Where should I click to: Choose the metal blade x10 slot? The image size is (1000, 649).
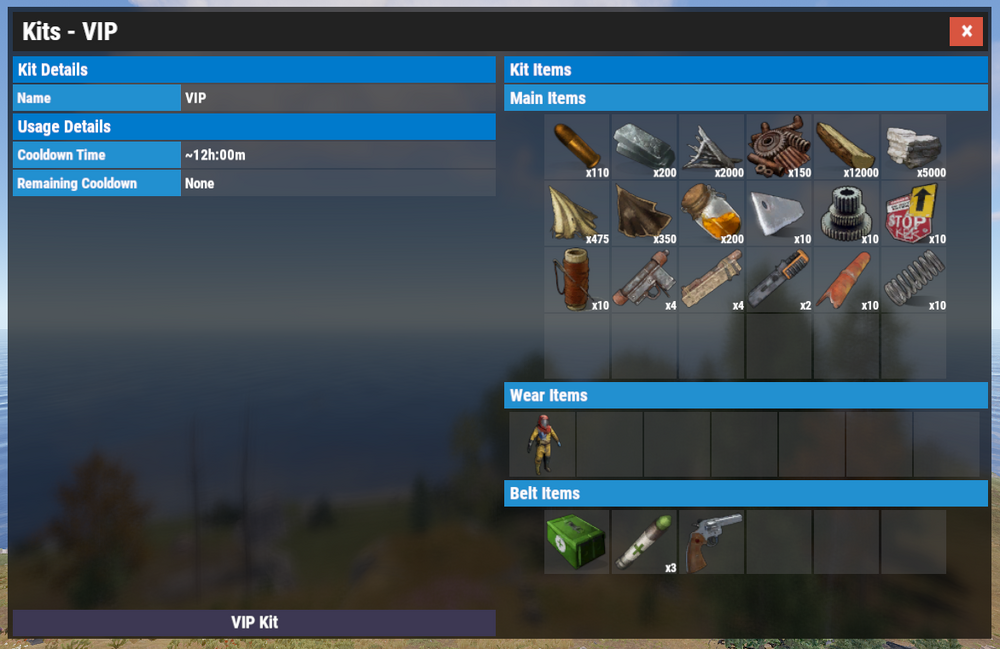778,213
